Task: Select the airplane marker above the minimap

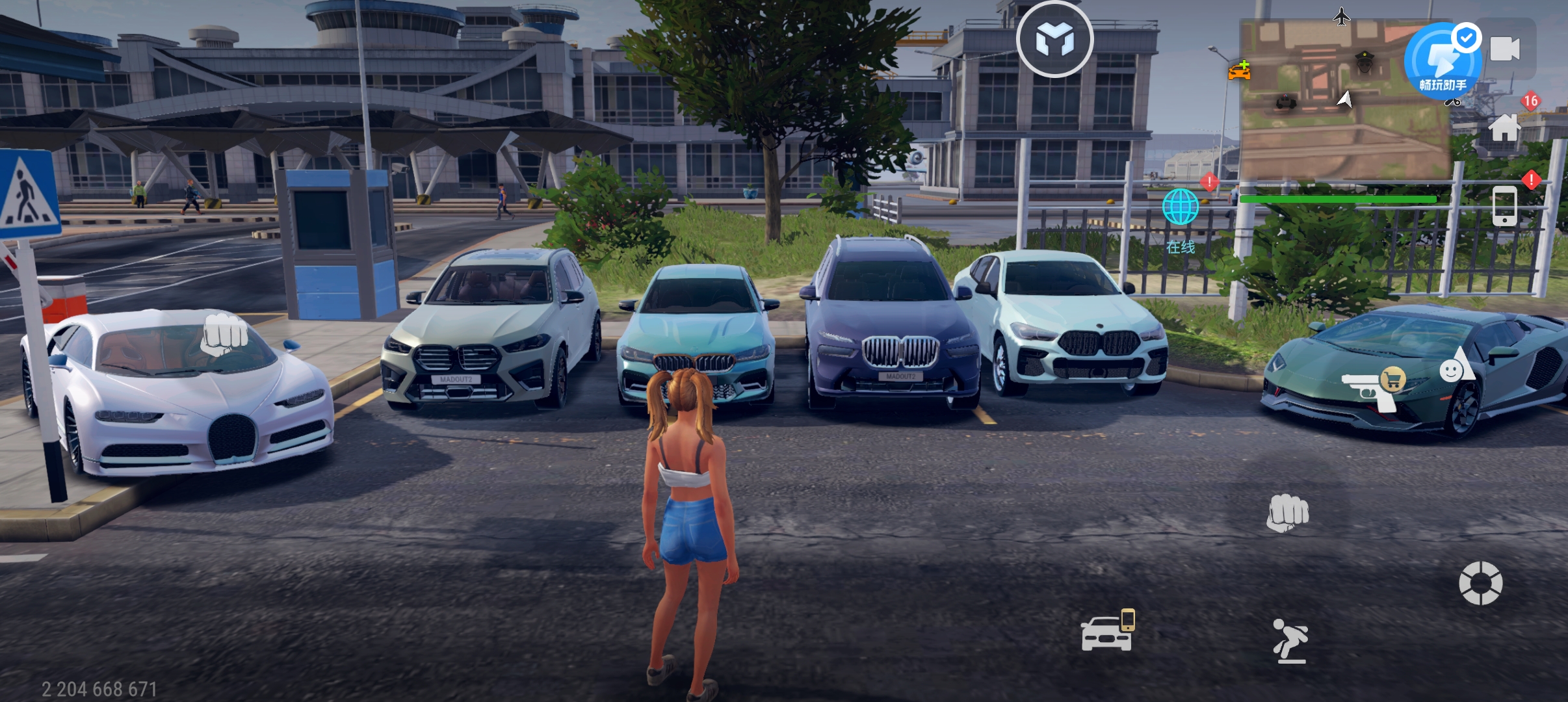Action: [x=1341, y=16]
